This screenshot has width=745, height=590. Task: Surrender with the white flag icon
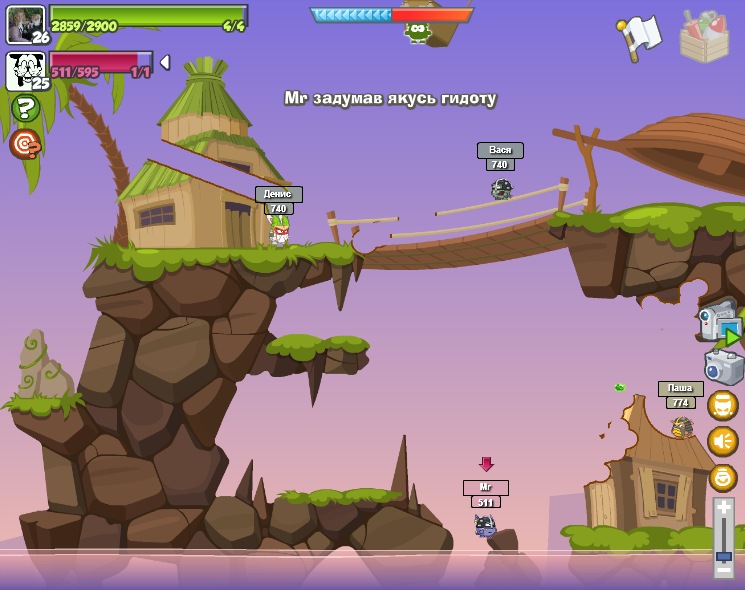point(638,37)
